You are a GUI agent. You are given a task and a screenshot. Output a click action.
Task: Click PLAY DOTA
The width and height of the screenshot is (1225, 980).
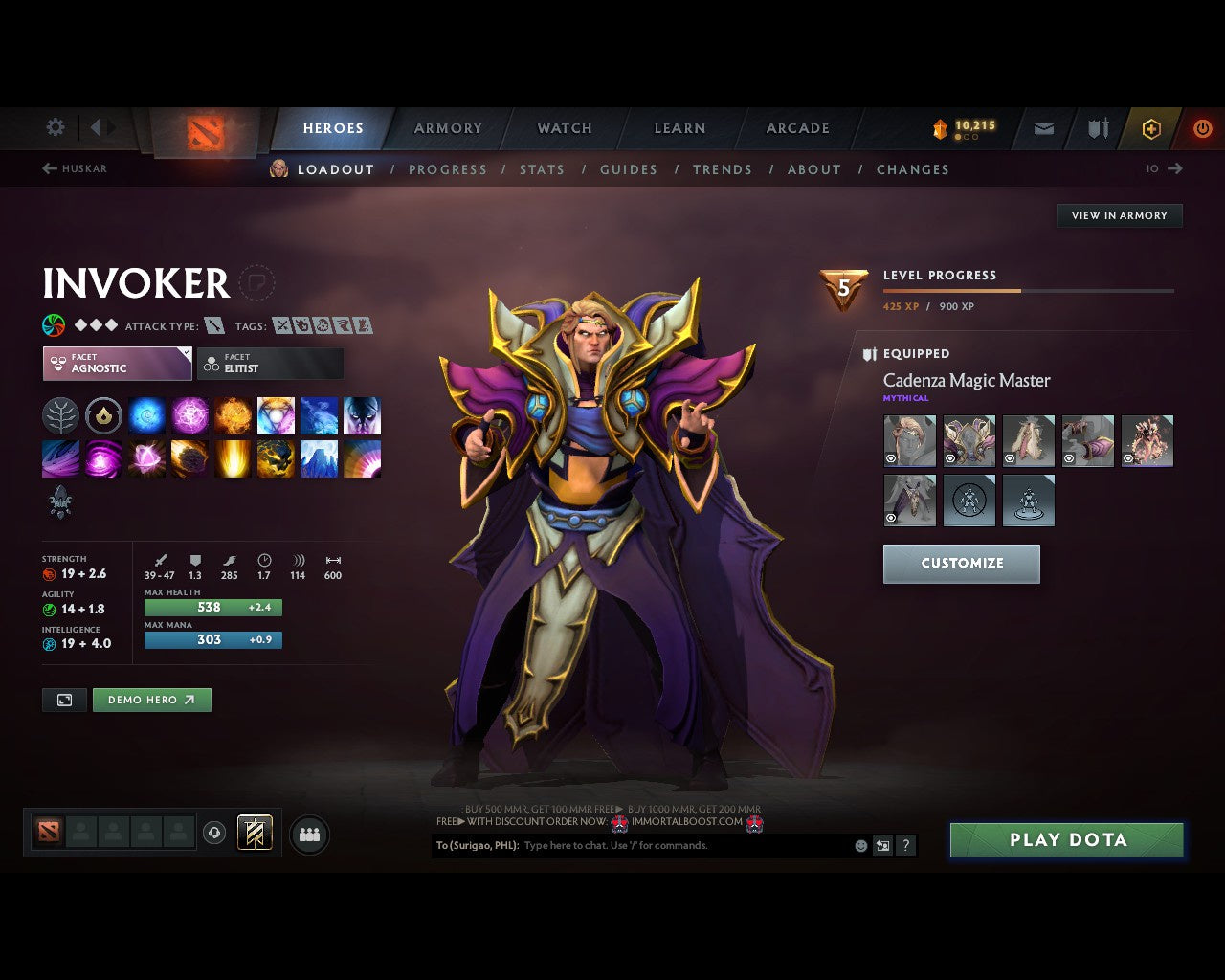[1066, 839]
